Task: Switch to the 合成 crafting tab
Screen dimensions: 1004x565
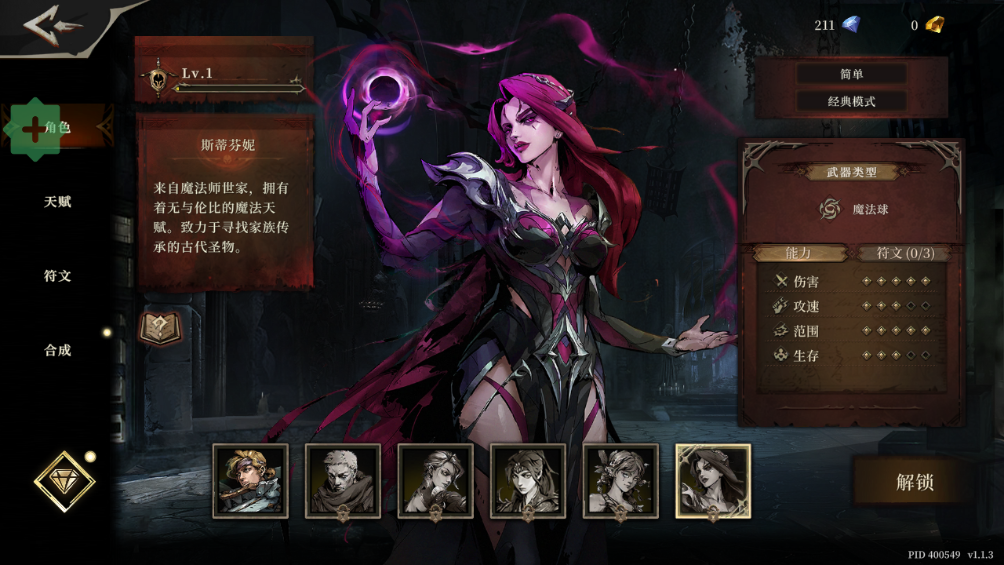Action: [x=57, y=351]
